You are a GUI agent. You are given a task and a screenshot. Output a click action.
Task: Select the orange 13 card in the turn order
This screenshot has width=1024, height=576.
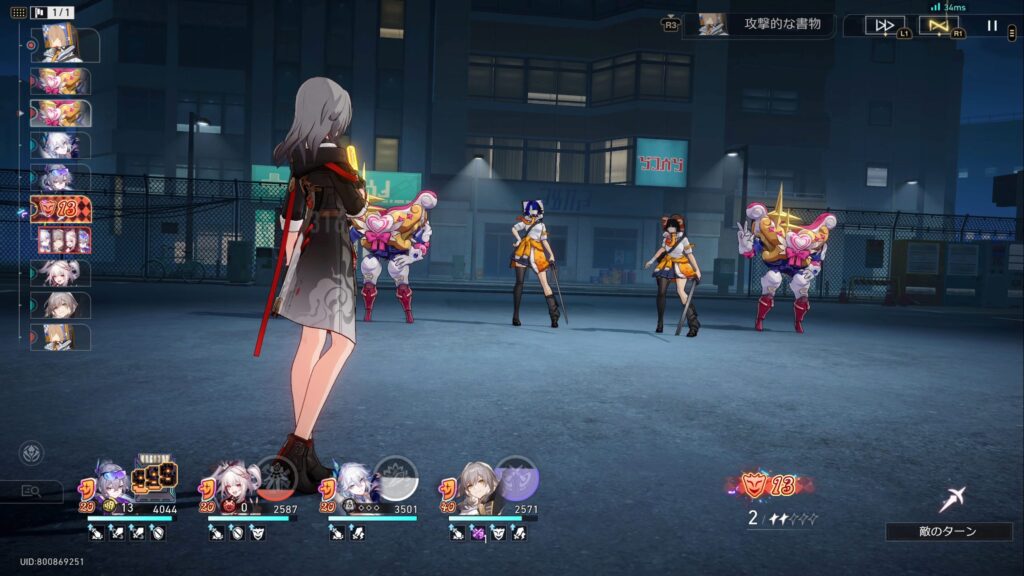pos(62,209)
